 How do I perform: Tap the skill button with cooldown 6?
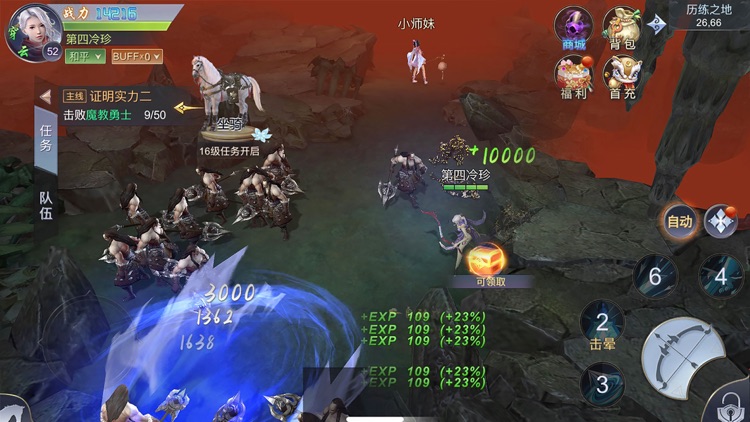tap(655, 276)
